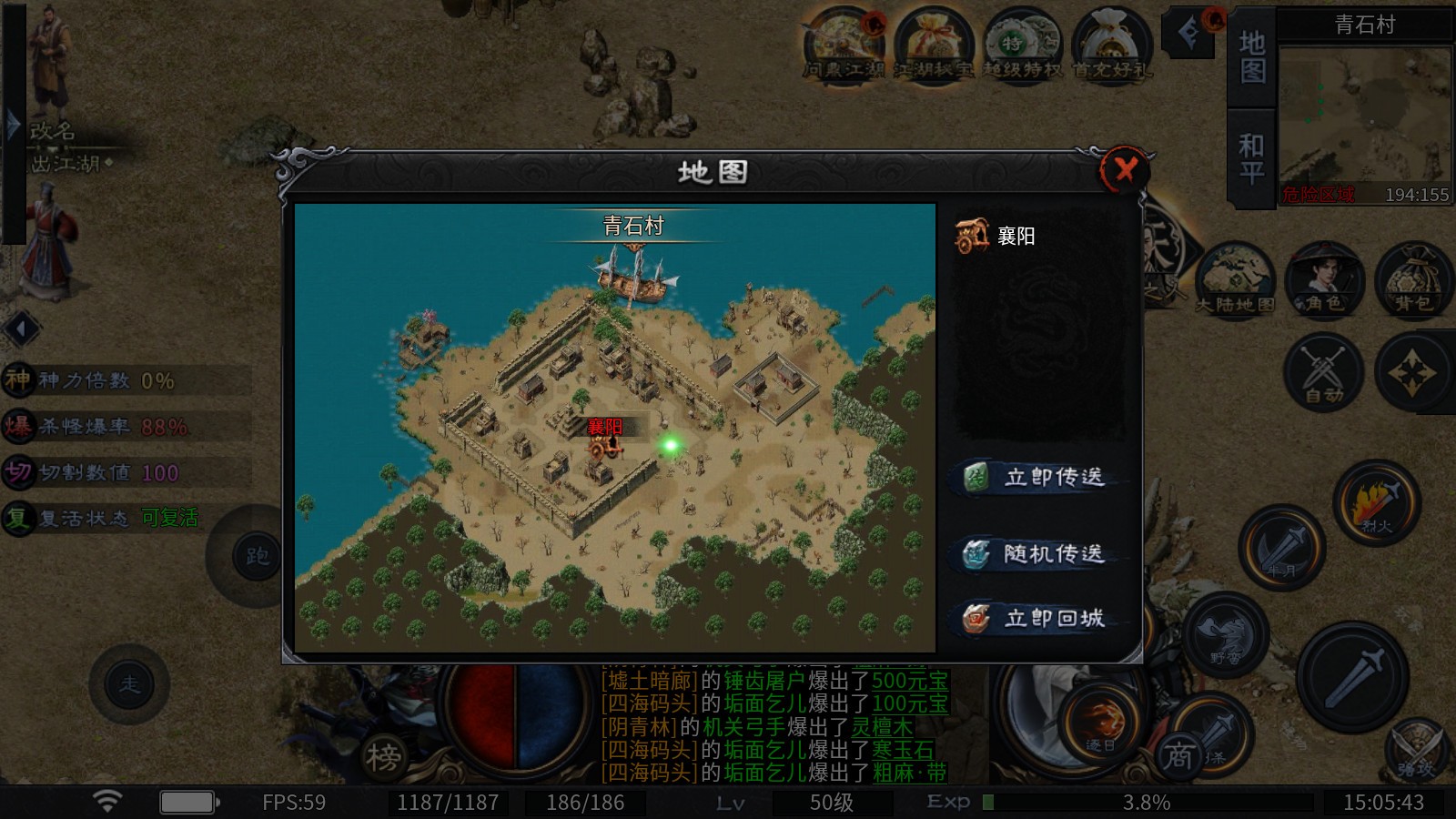This screenshot has height=819, width=1456.
Task: Open the 超级特权 privilege icon
Action: pyautogui.click(x=1023, y=45)
